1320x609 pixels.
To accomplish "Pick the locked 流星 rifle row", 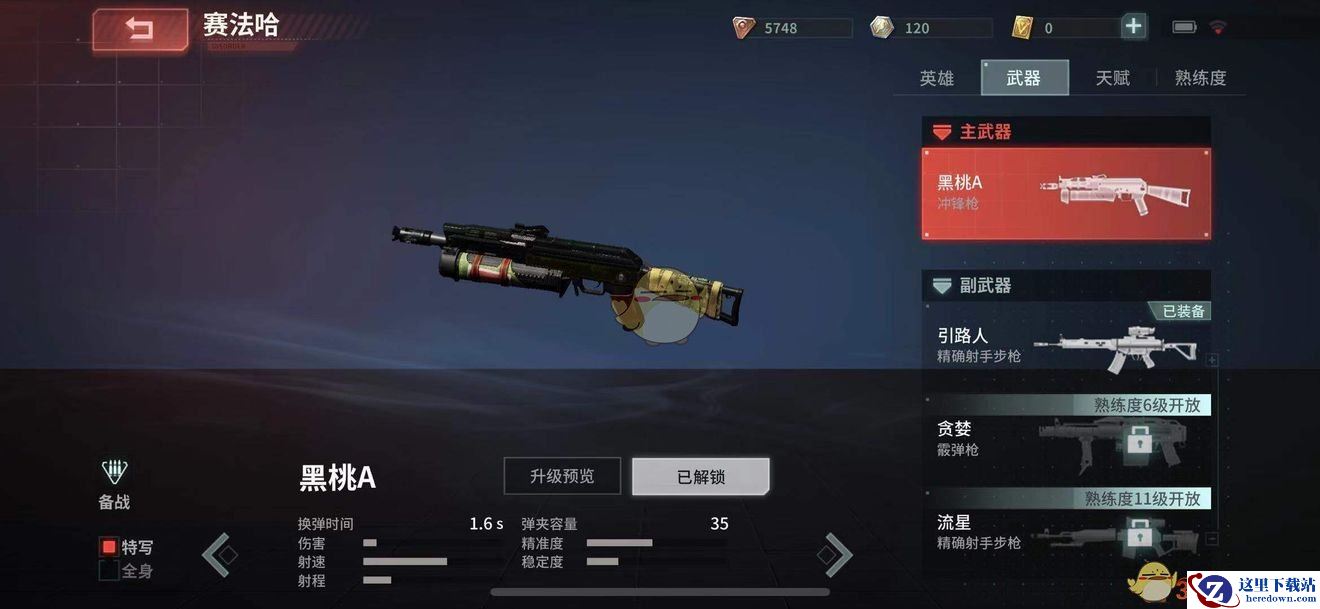I will pyautogui.click(x=1066, y=532).
